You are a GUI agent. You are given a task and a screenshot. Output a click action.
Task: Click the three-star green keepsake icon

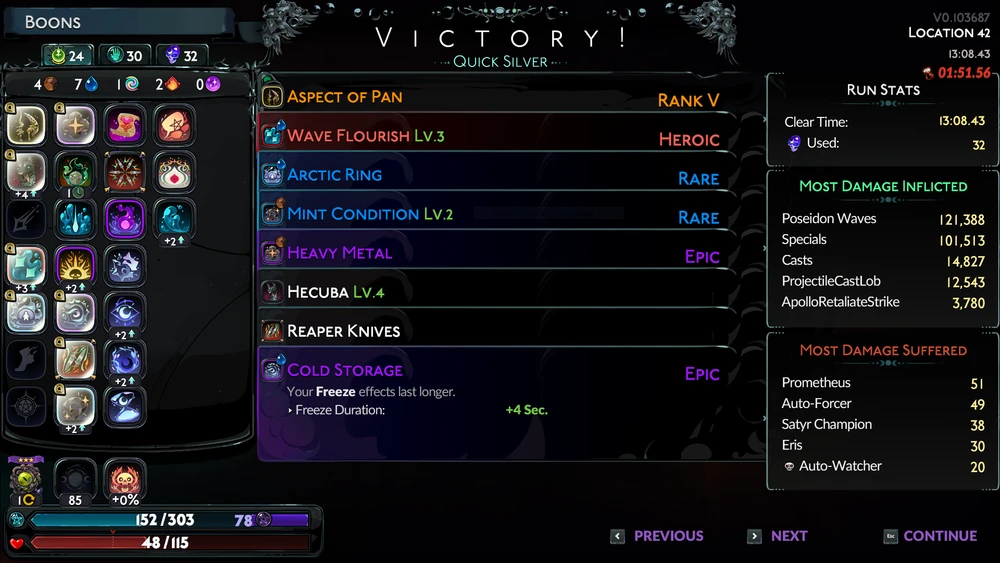click(25, 480)
